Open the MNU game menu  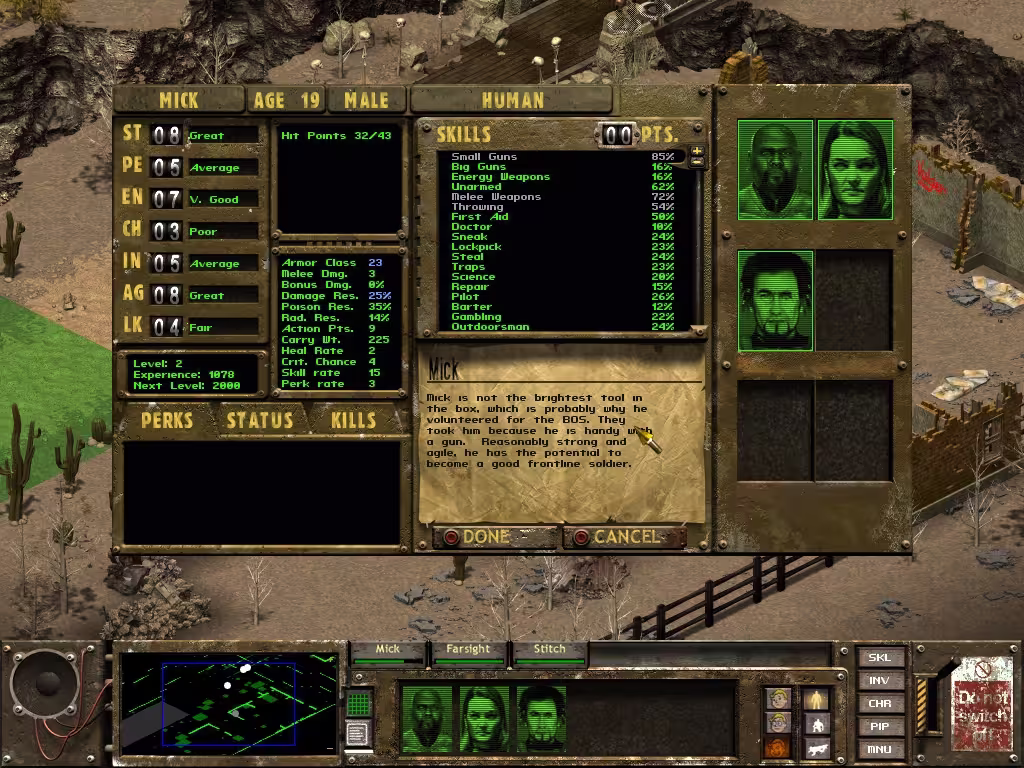coord(880,749)
